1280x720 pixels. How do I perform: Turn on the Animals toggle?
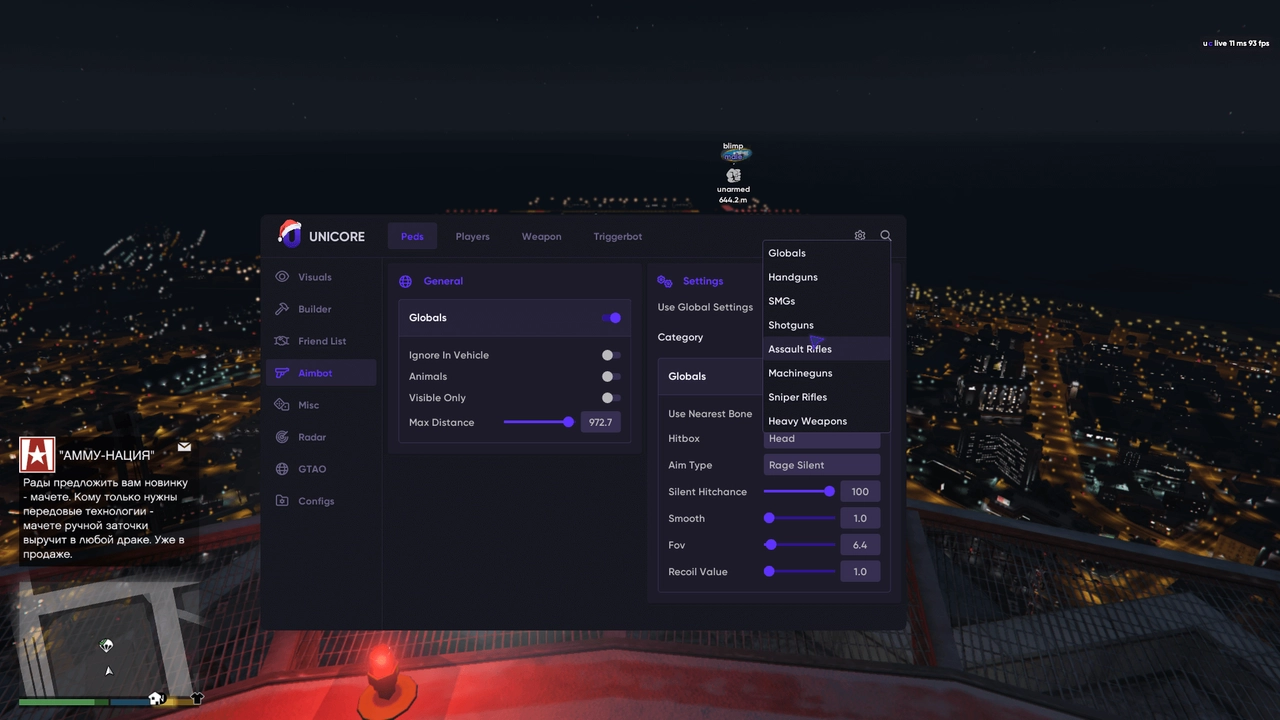tap(610, 376)
